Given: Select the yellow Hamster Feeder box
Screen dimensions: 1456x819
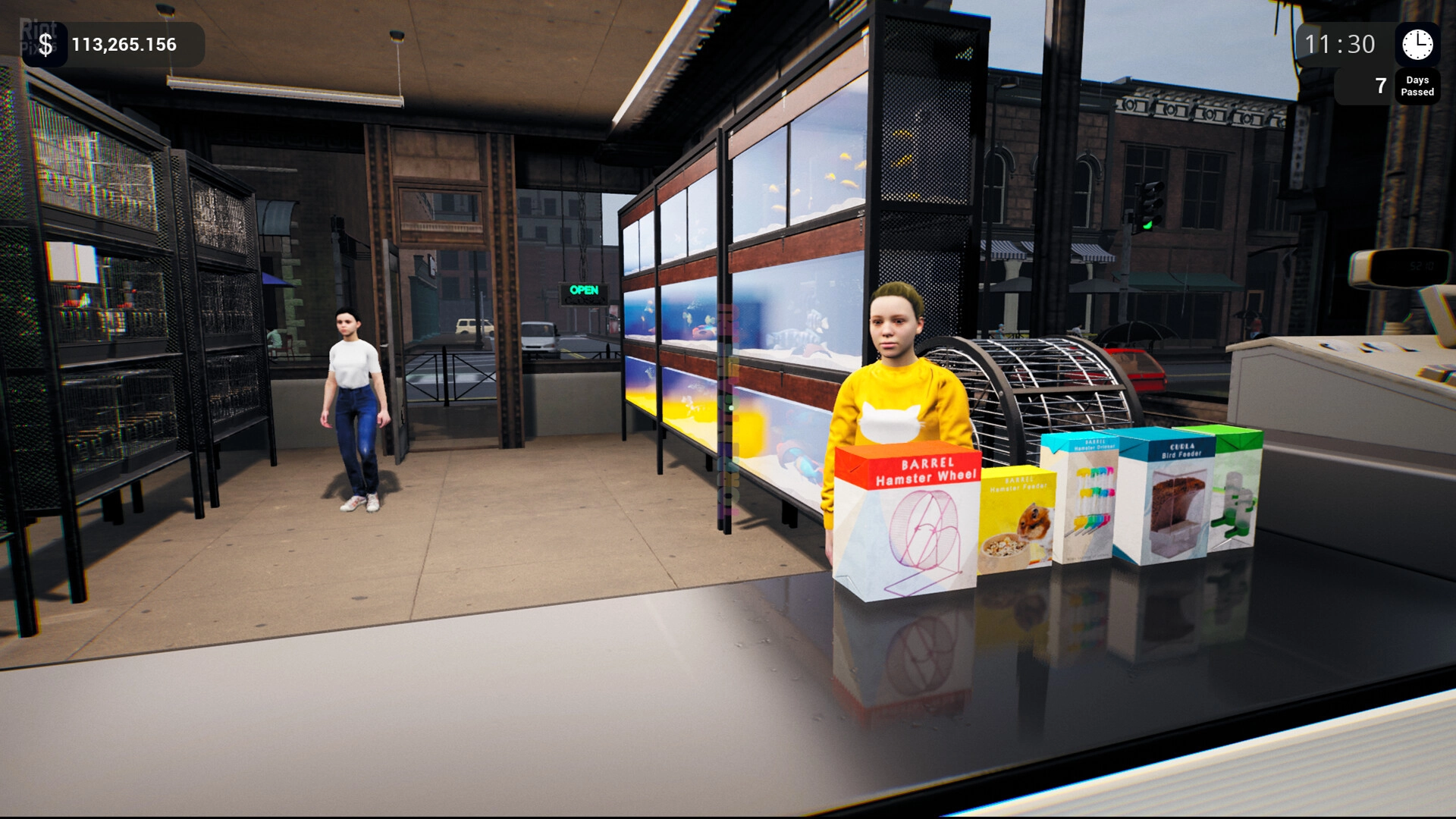Looking at the screenshot, I should click(x=1016, y=521).
